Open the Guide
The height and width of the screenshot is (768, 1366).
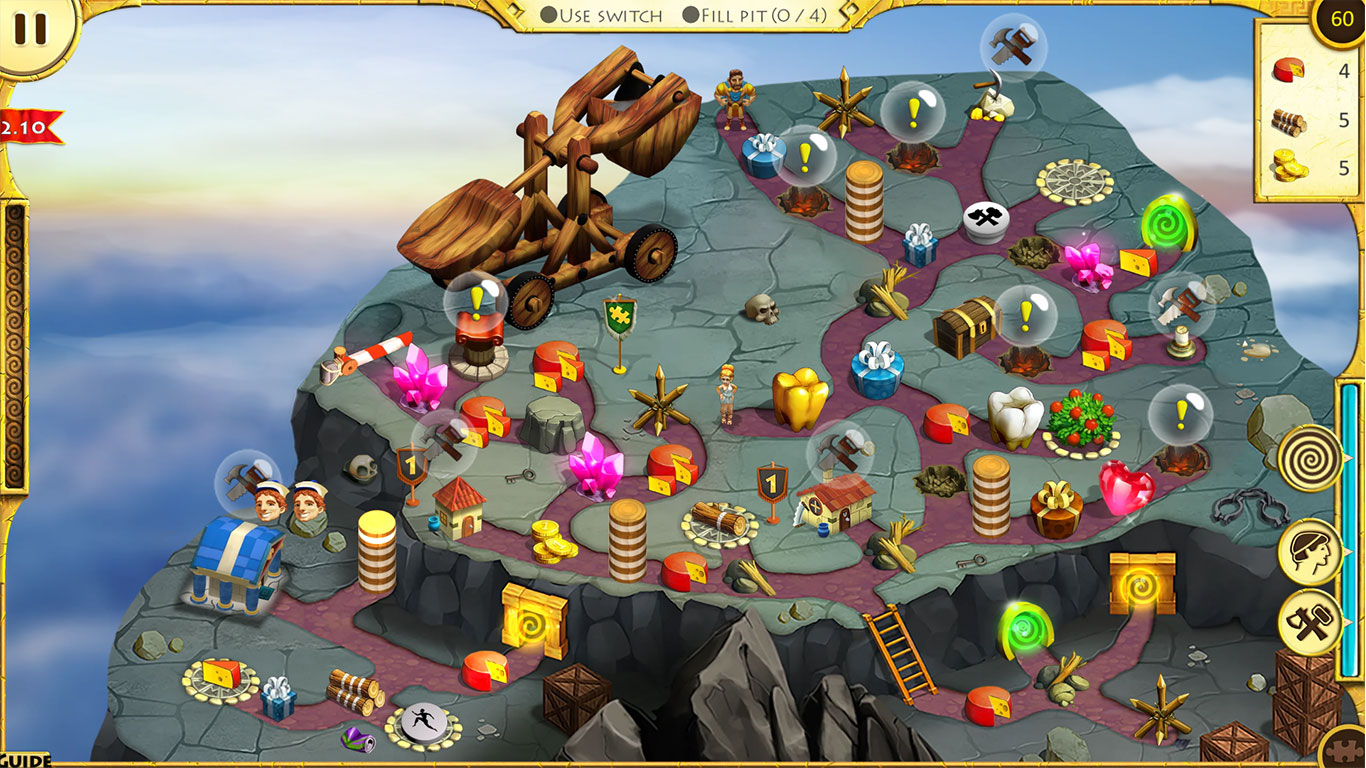click(25, 760)
